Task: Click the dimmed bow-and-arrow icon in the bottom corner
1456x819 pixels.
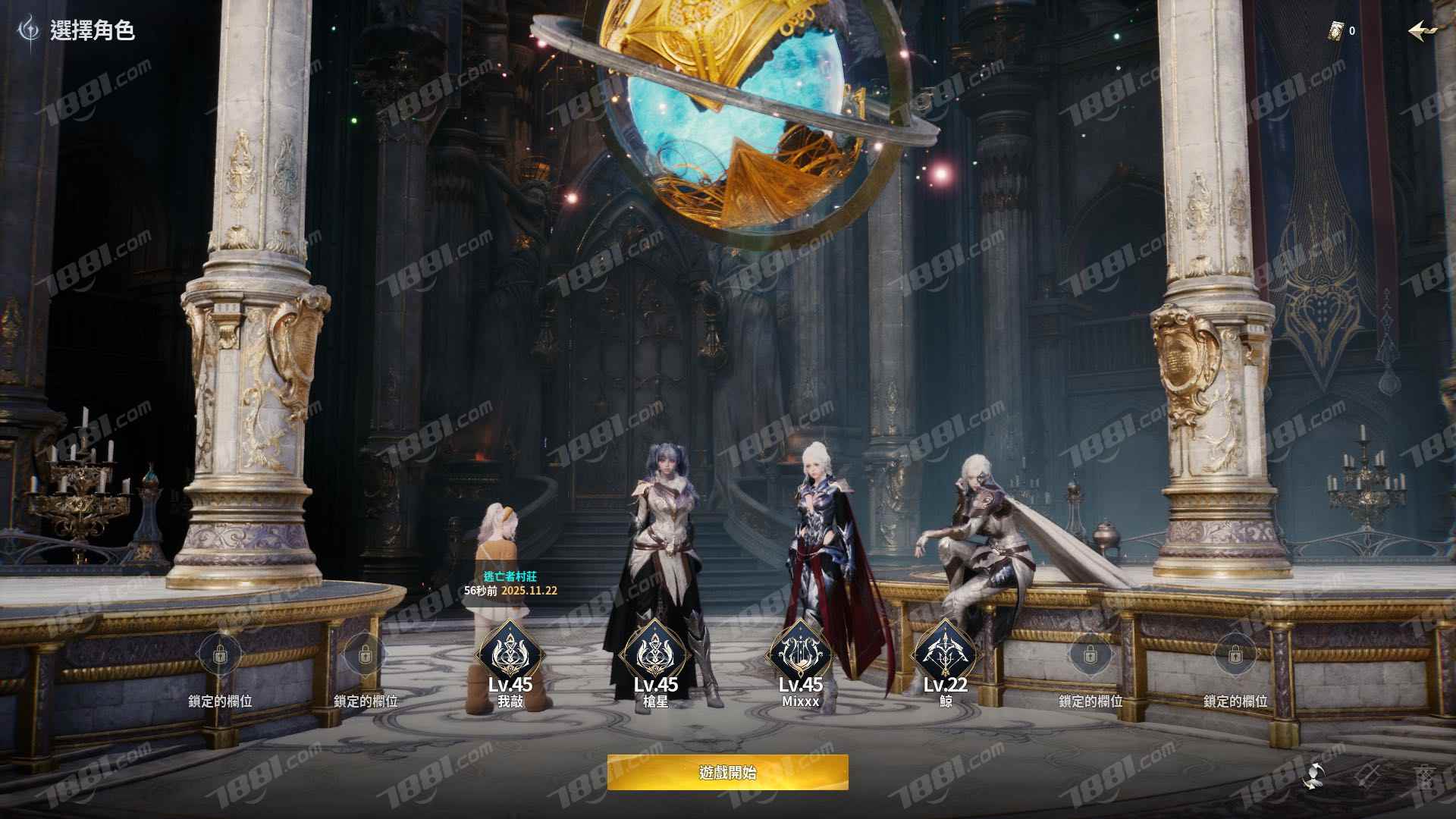Action: tap(1370, 775)
